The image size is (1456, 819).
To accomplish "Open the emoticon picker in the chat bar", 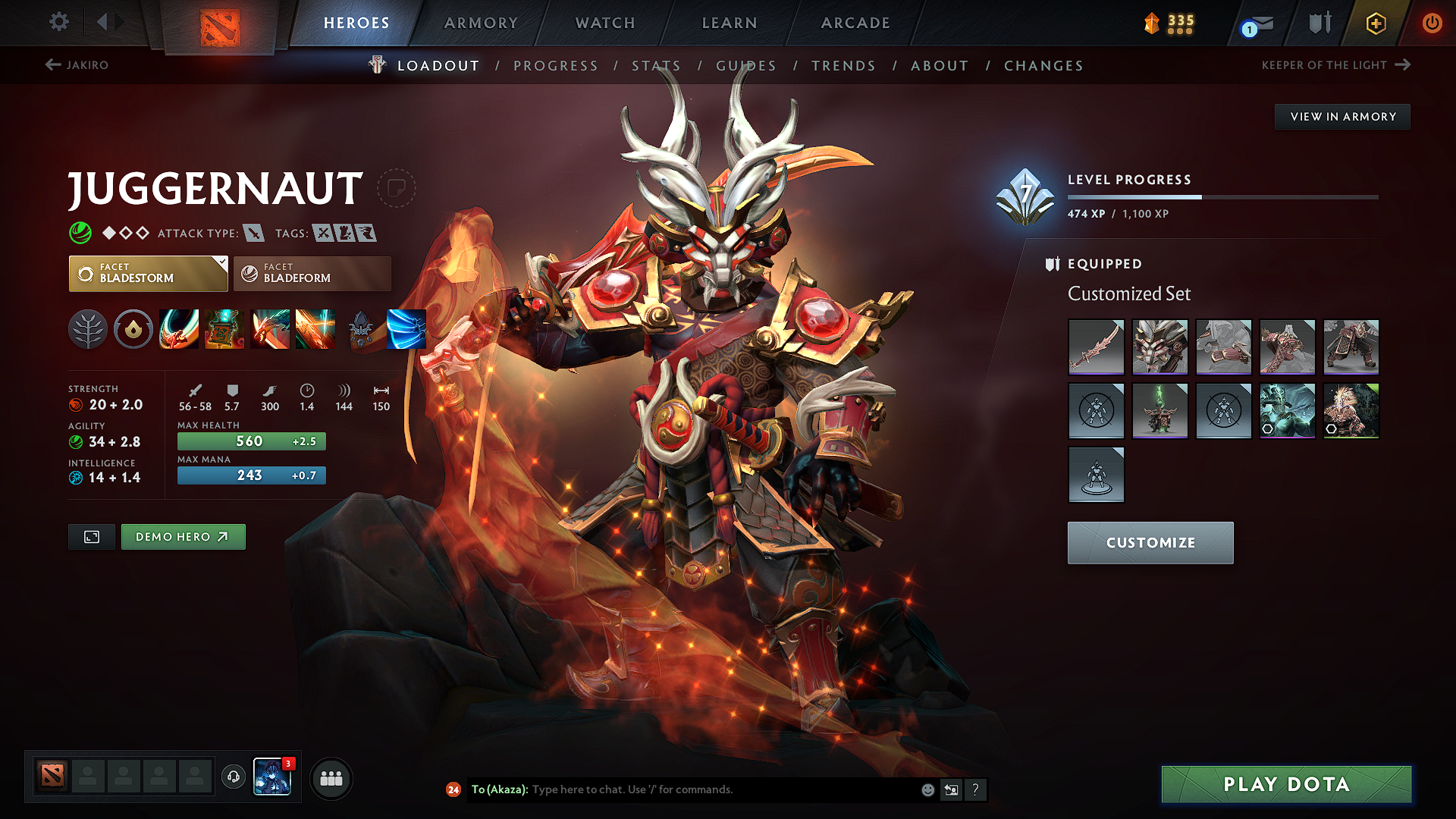I will 927,789.
